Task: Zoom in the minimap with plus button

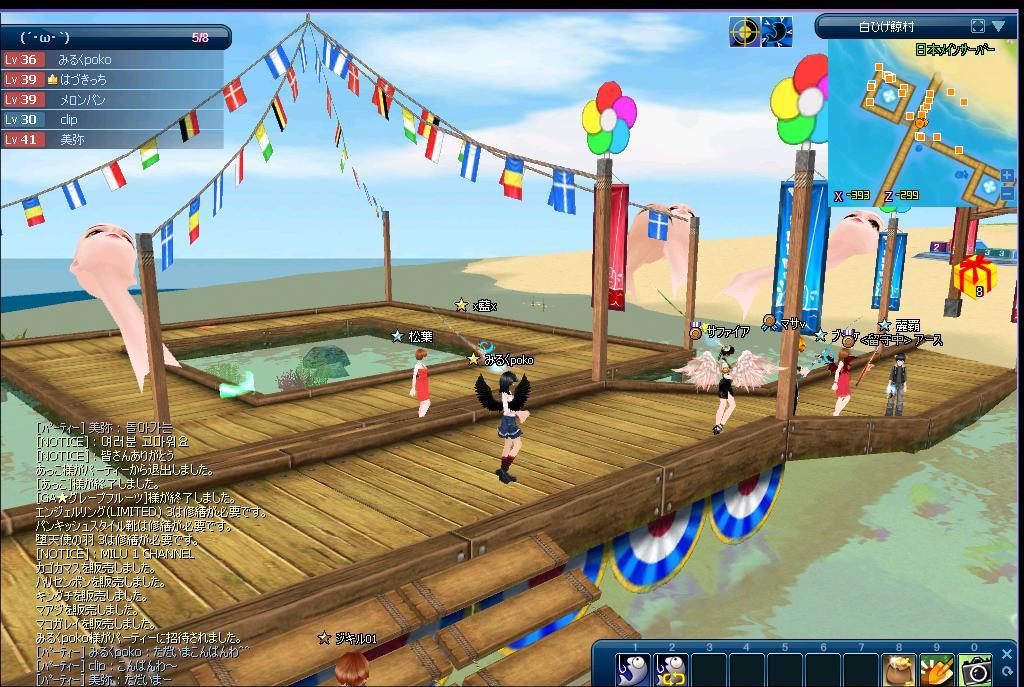Action: tap(1007, 175)
